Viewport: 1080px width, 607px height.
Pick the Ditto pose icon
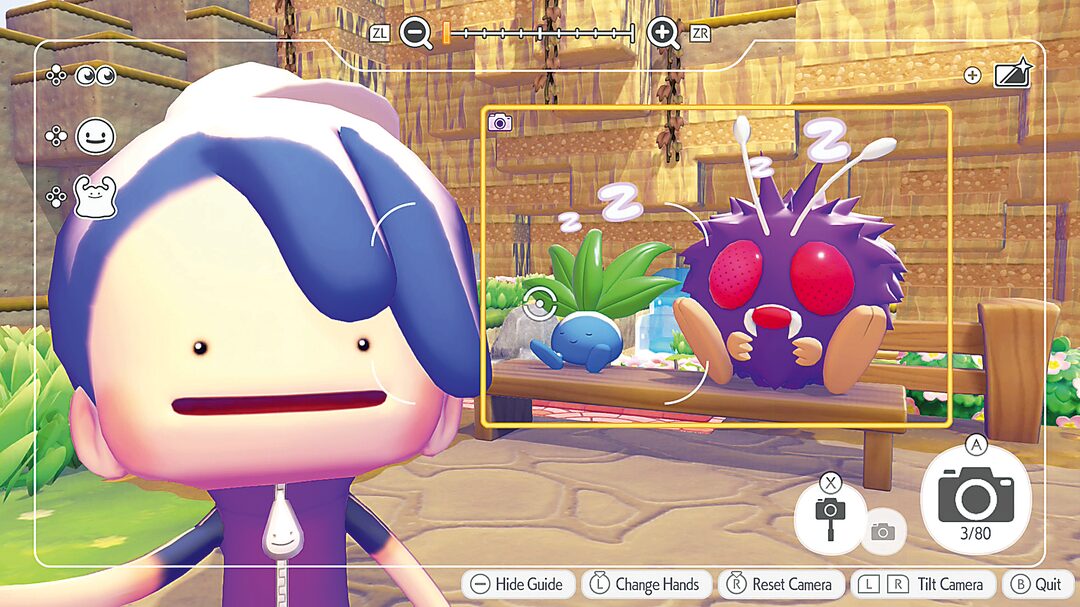95,196
